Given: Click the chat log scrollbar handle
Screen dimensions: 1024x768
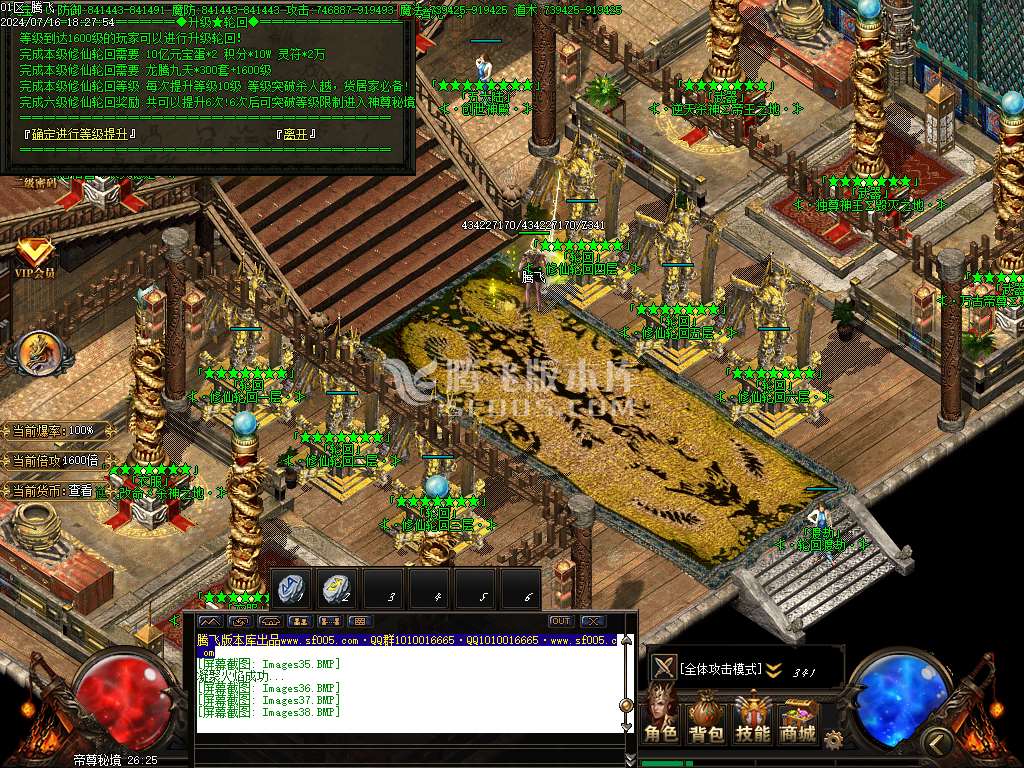Looking at the screenshot, I should click(627, 704).
